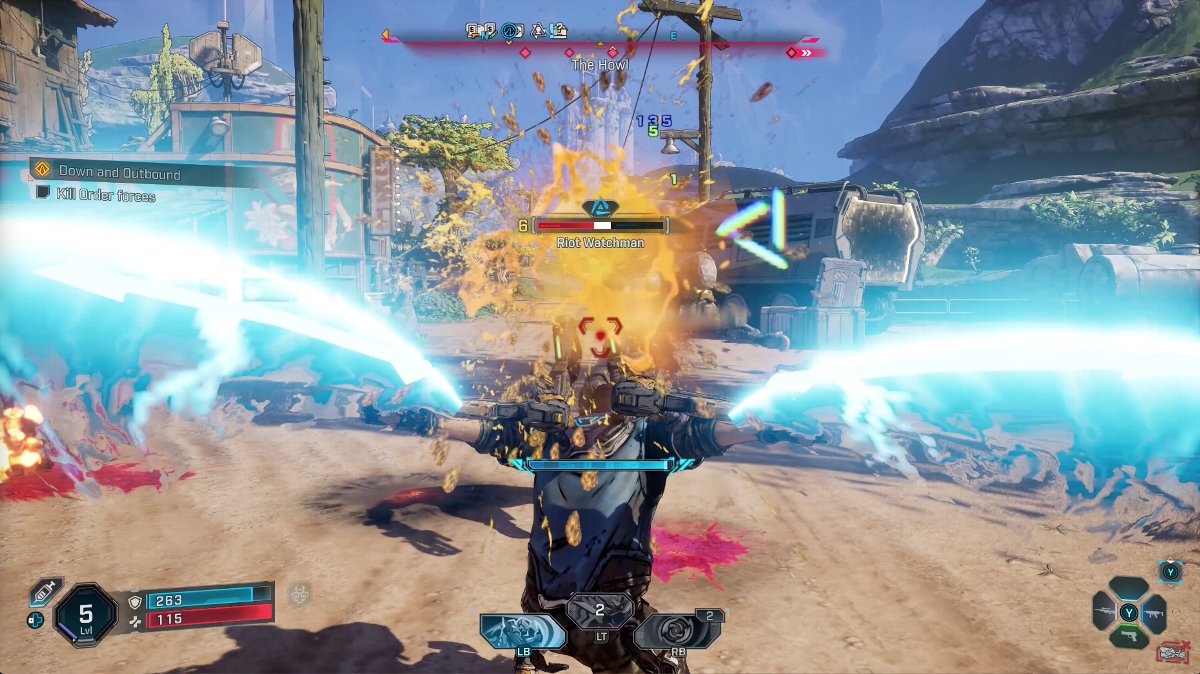Click the faded biohazard status icon
1200x674 pixels.
click(x=299, y=595)
